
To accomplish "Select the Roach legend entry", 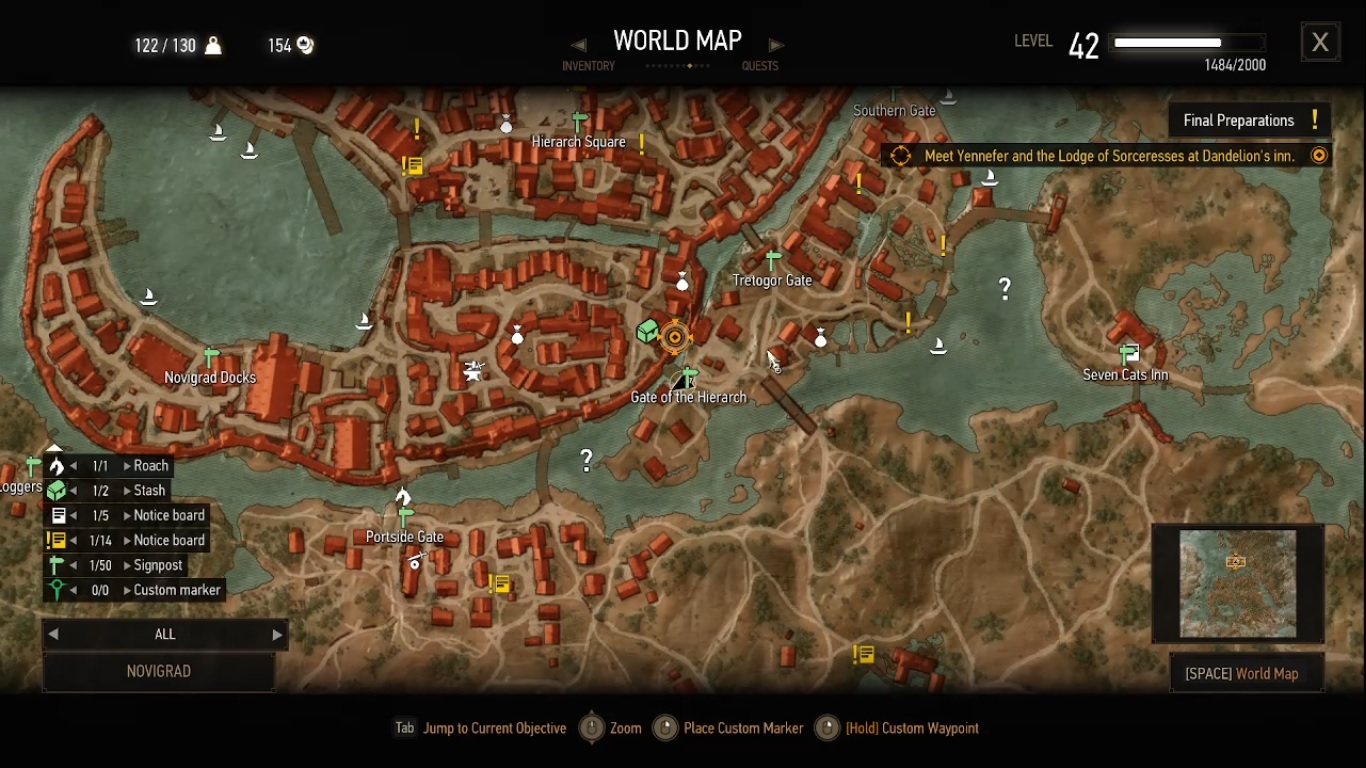I will (150, 466).
